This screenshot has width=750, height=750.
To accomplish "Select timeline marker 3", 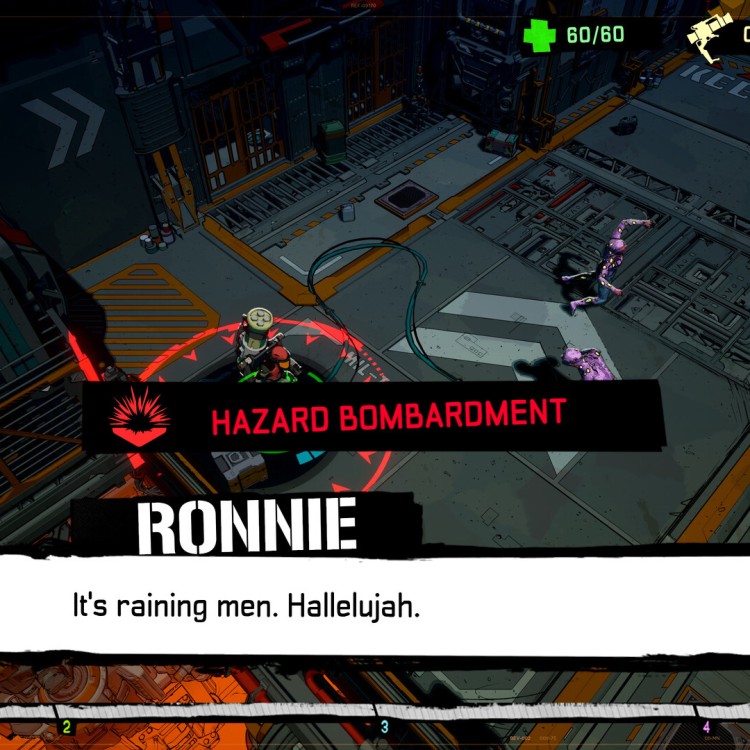I will (385, 727).
